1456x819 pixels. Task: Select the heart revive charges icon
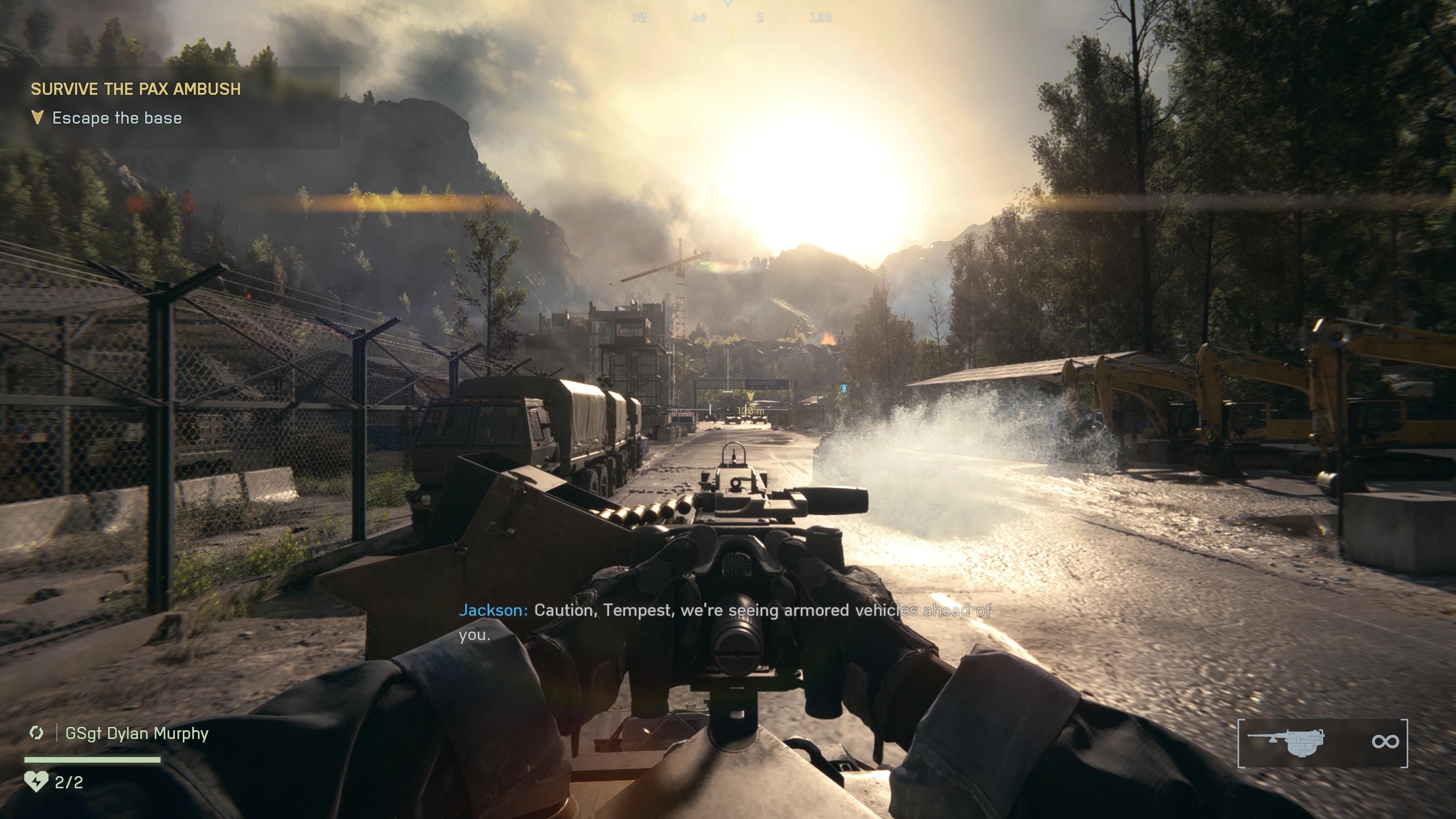(36, 782)
